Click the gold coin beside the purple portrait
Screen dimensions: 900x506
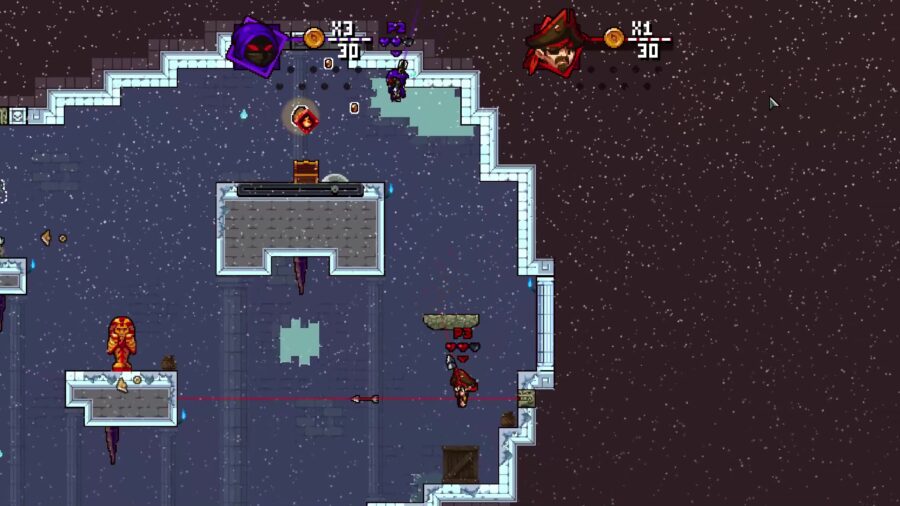[314, 38]
